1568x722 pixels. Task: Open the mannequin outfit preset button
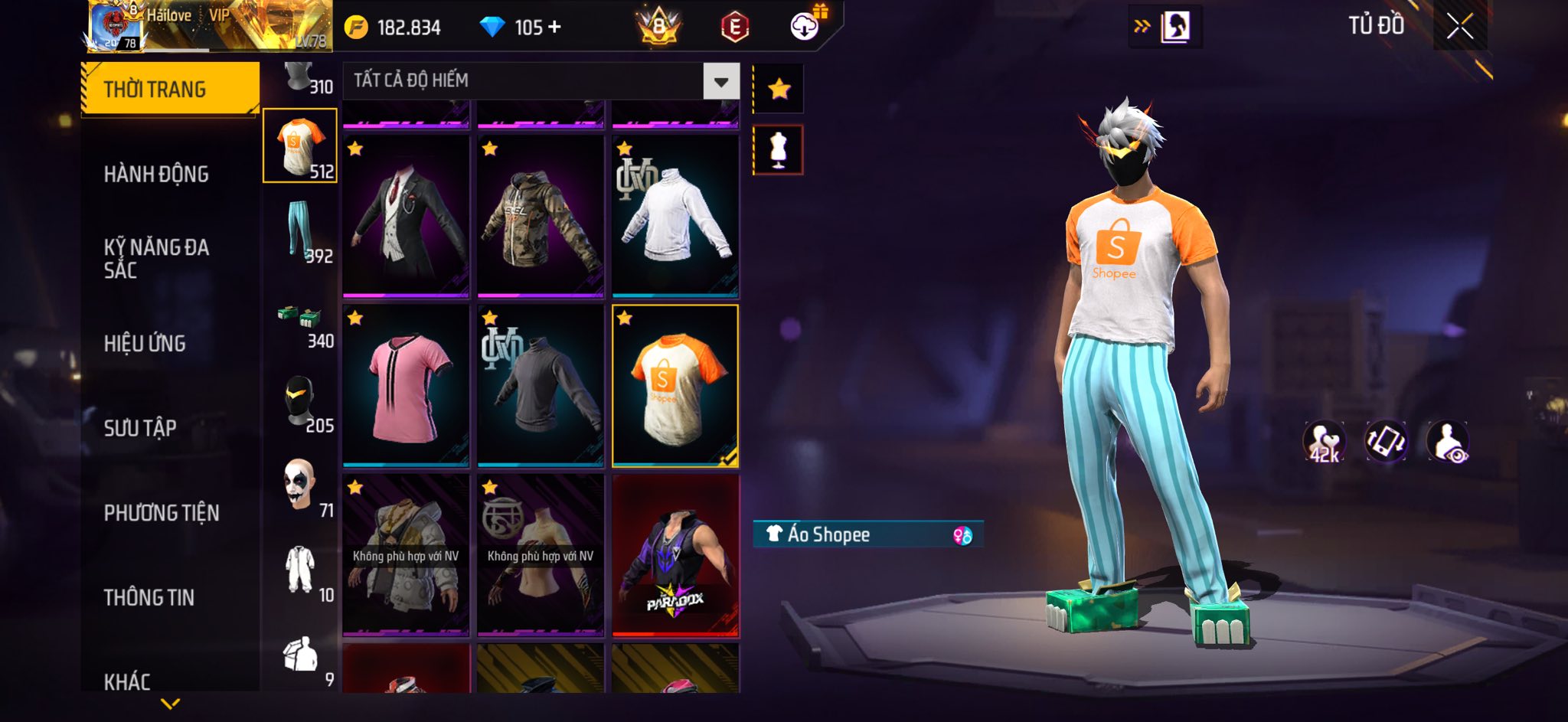[779, 149]
